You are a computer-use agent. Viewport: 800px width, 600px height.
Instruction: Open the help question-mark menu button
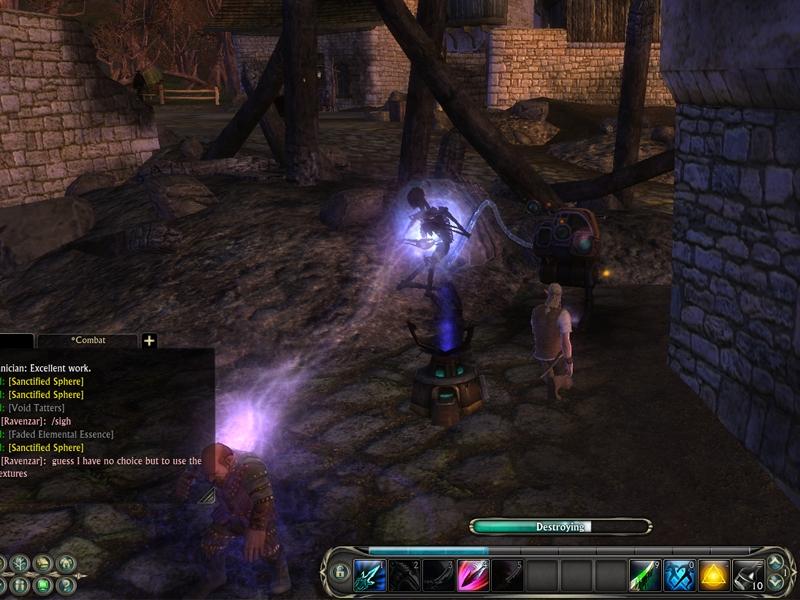tap(65, 585)
